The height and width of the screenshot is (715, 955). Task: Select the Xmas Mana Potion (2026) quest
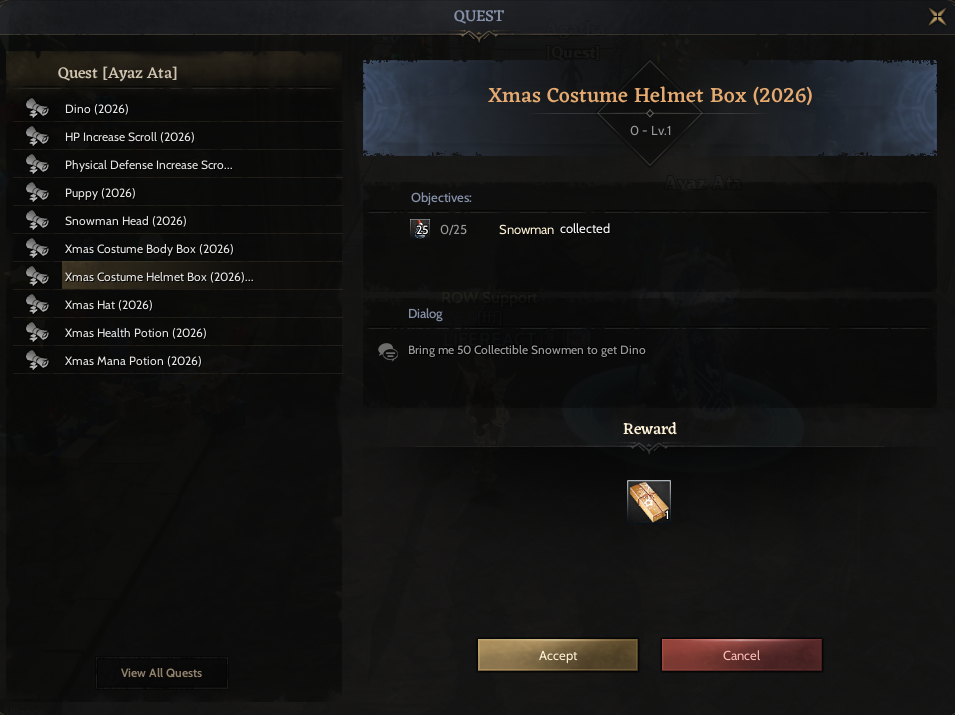[133, 361]
